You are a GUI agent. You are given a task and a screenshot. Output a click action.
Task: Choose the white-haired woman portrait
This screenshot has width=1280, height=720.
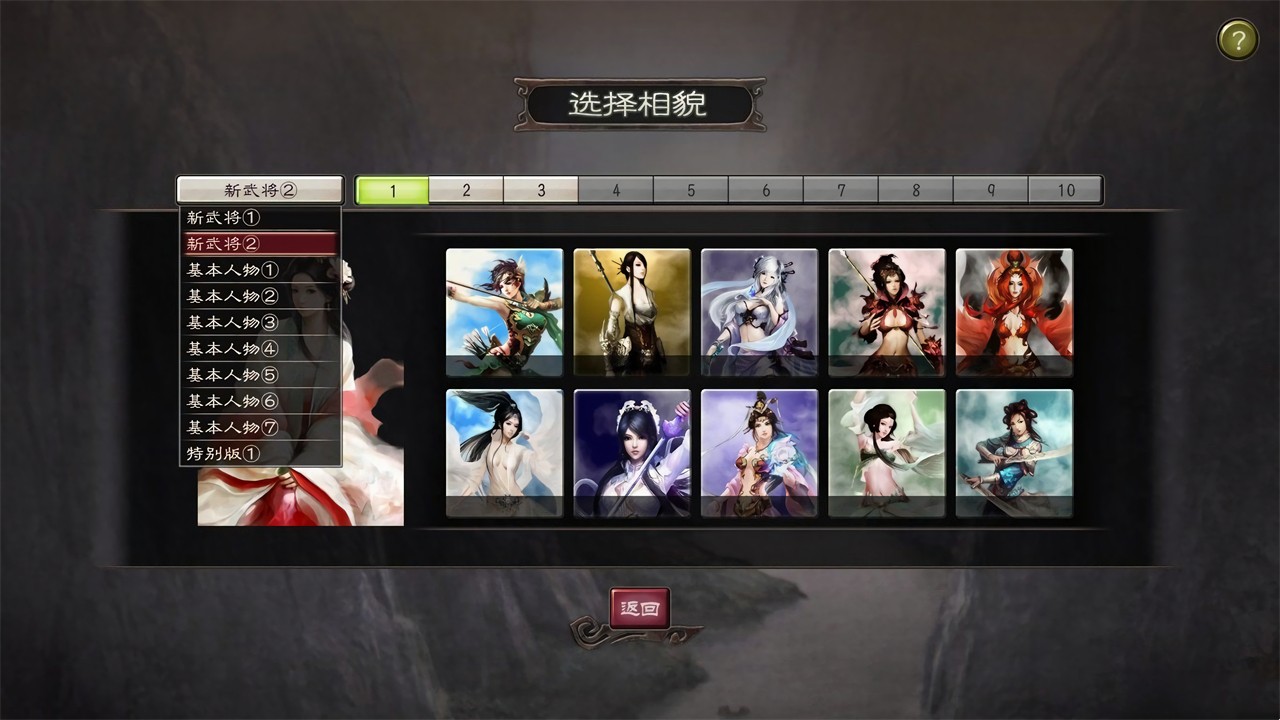pyautogui.click(x=759, y=311)
